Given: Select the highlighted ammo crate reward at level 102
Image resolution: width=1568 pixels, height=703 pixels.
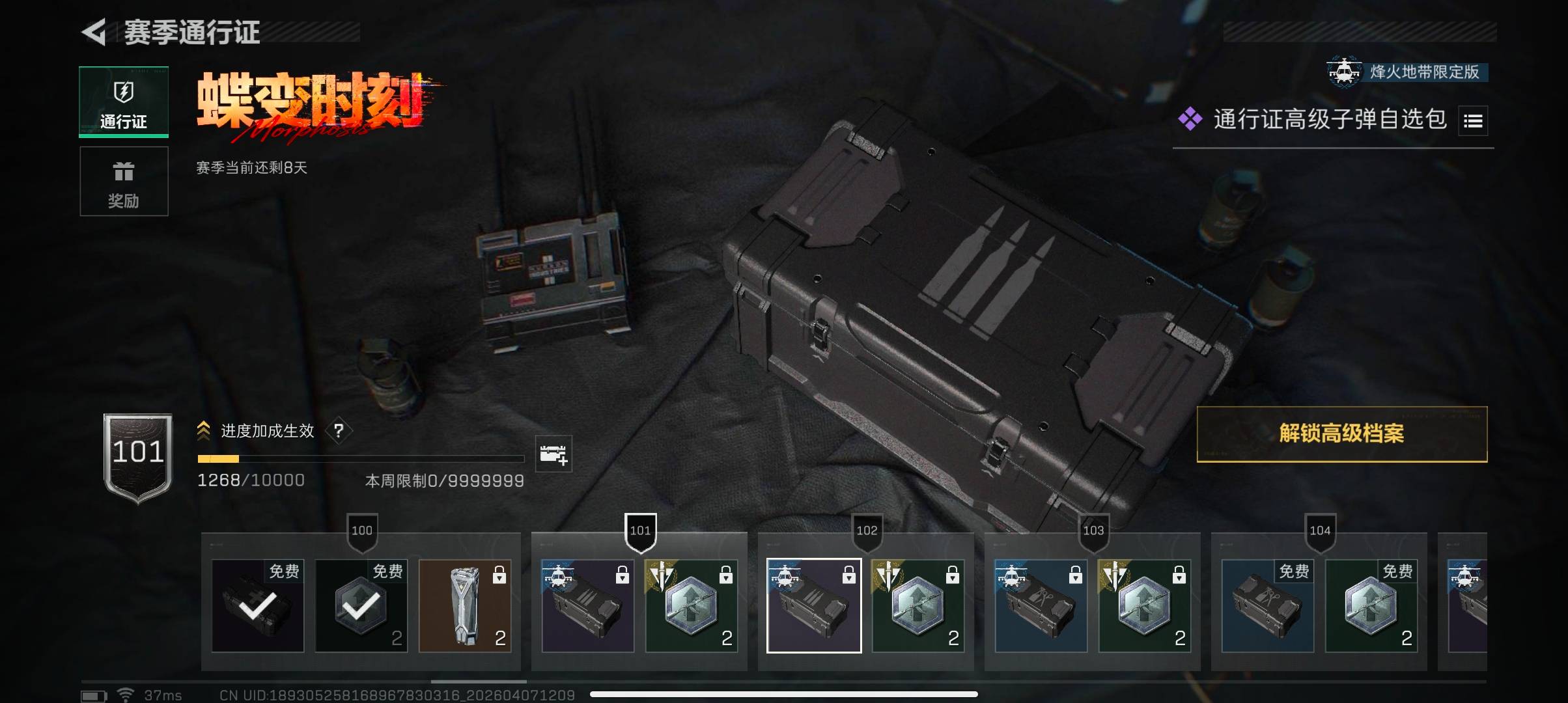Looking at the screenshot, I should (814, 606).
